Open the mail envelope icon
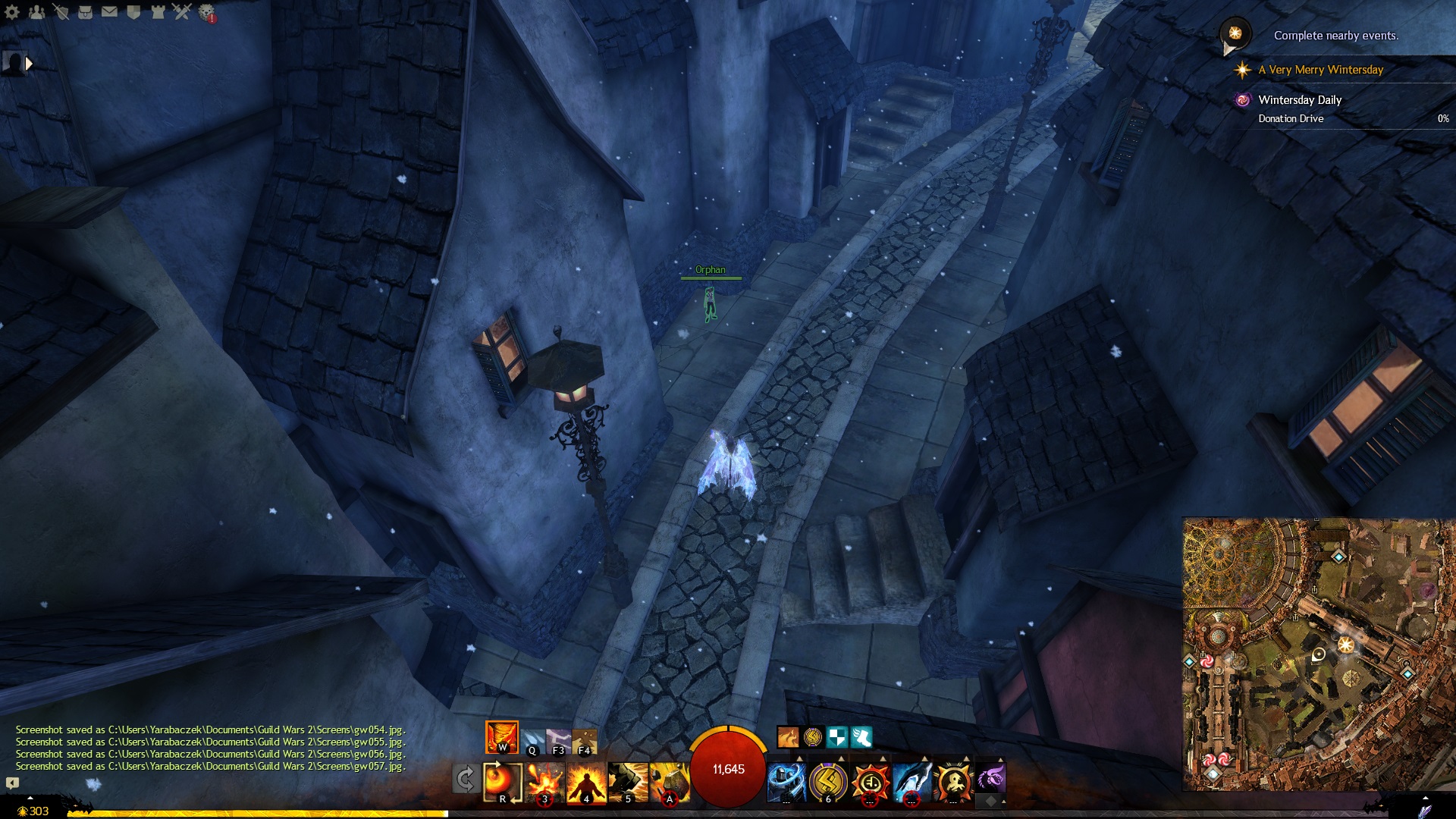The width and height of the screenshot is (1456, 819). coord(109,12)
